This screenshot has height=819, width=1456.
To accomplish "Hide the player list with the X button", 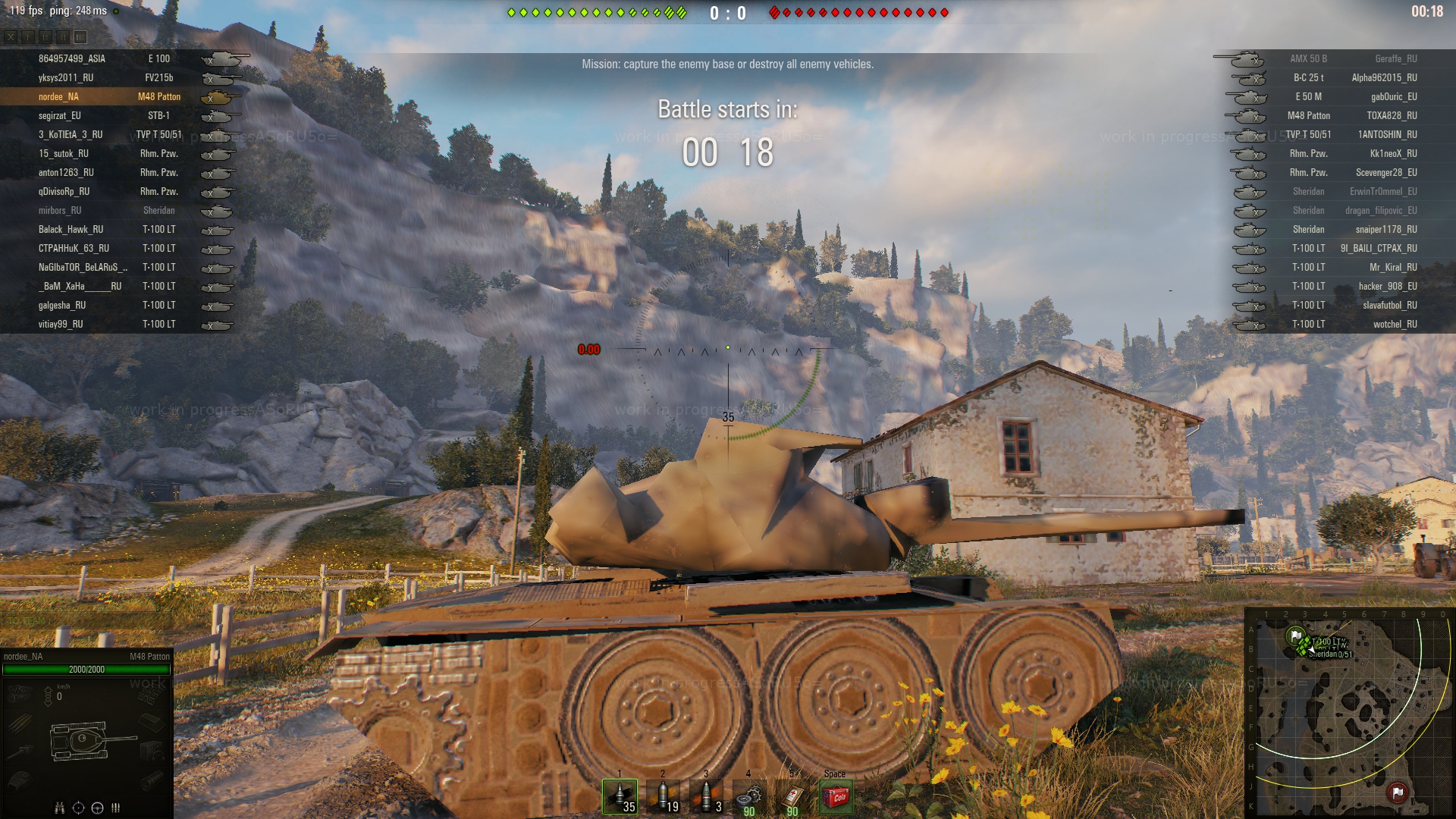I will point(11,36).
